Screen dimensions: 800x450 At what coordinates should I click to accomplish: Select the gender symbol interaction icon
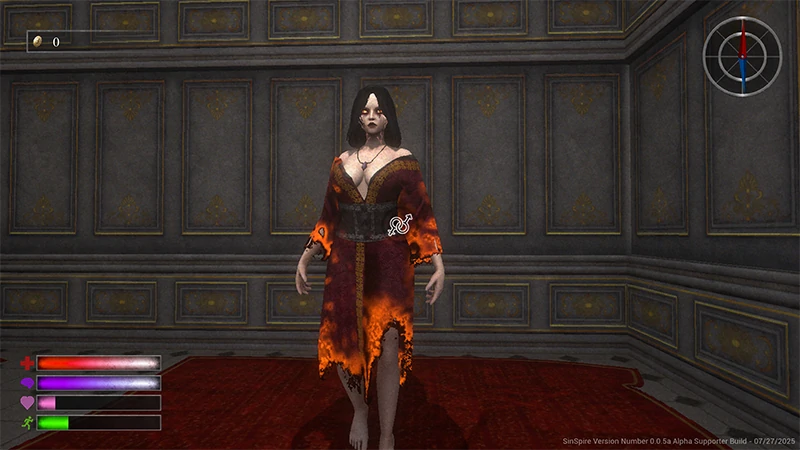(x=400, y=224)
